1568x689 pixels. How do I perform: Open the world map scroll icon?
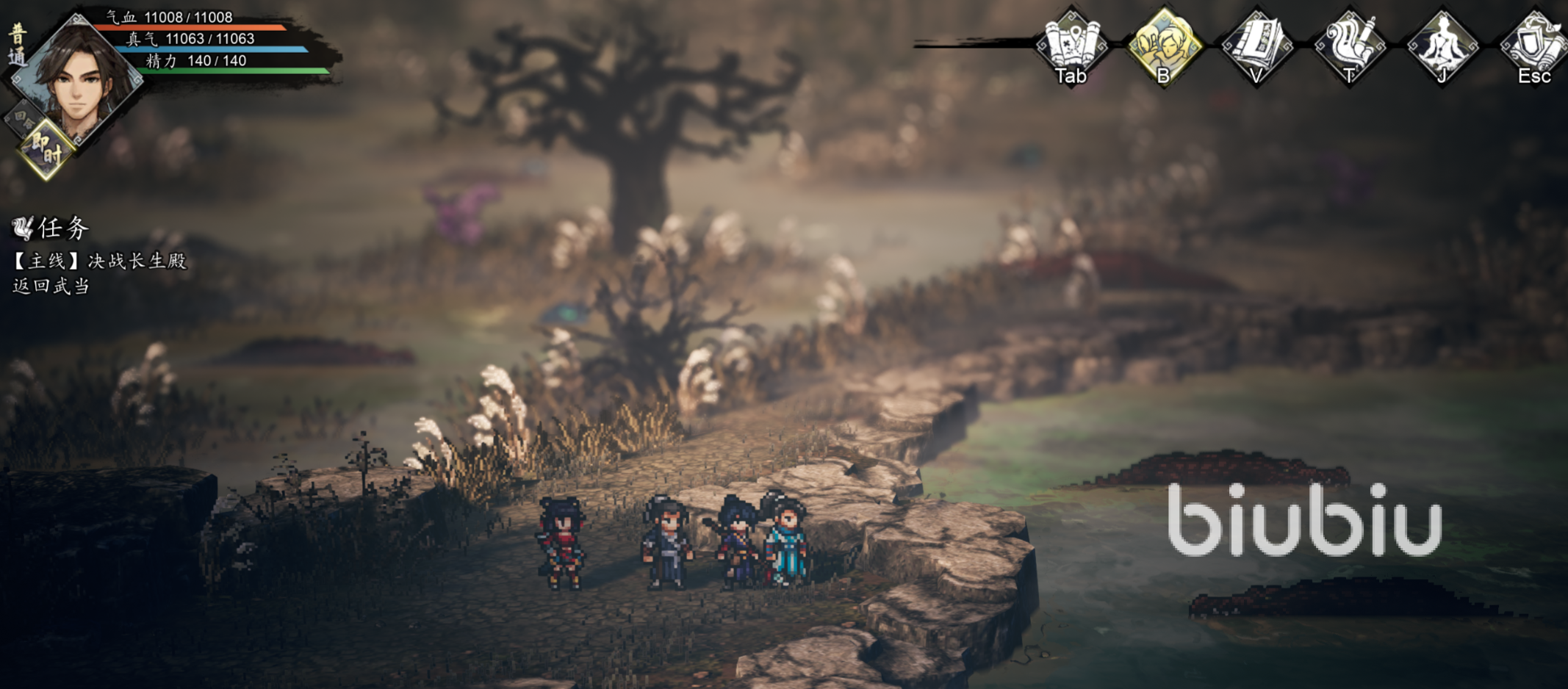pyautogui.click(x=1071, y=44)
